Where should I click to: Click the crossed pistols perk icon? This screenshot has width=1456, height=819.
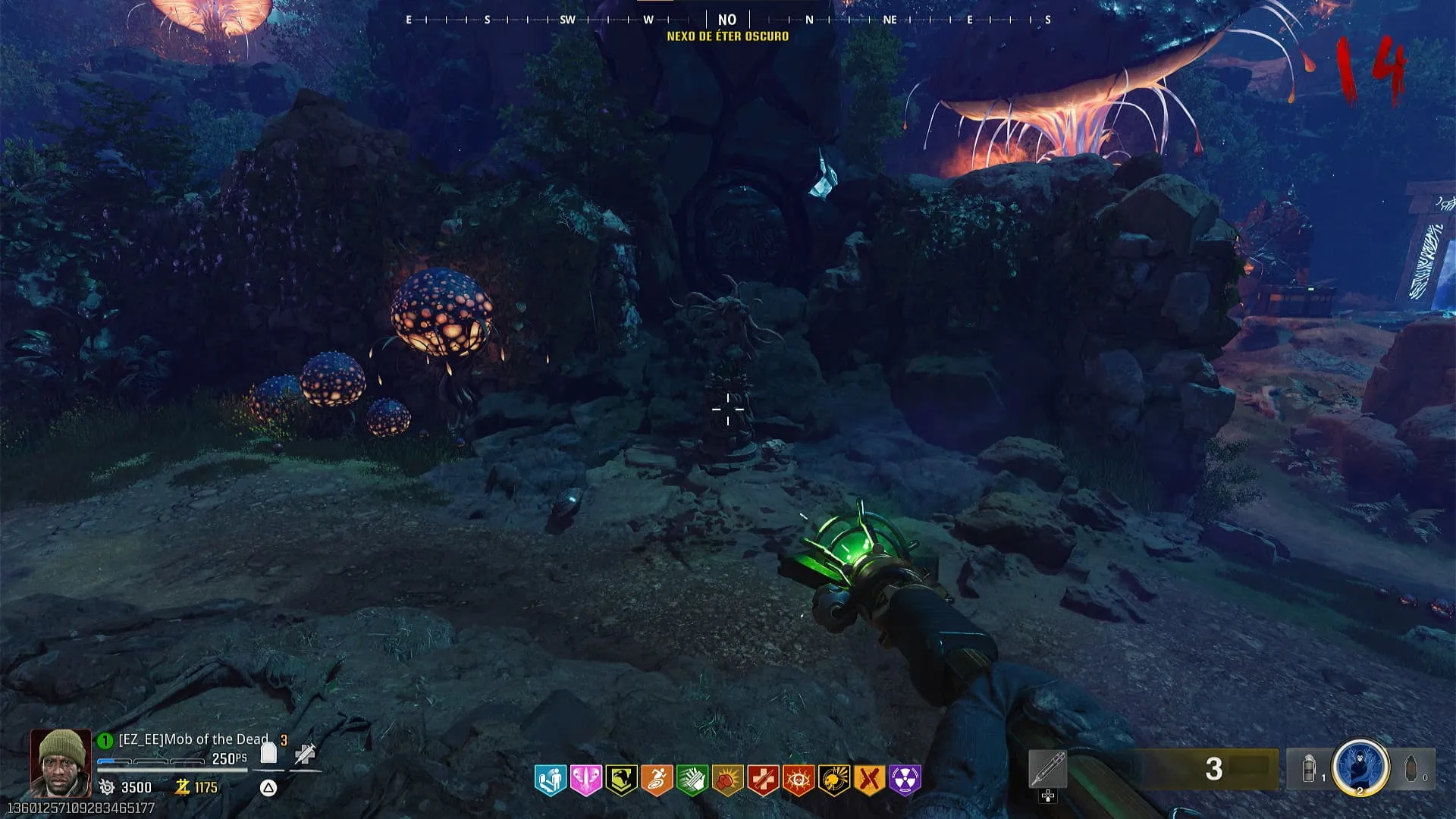[x=870, y=780]
